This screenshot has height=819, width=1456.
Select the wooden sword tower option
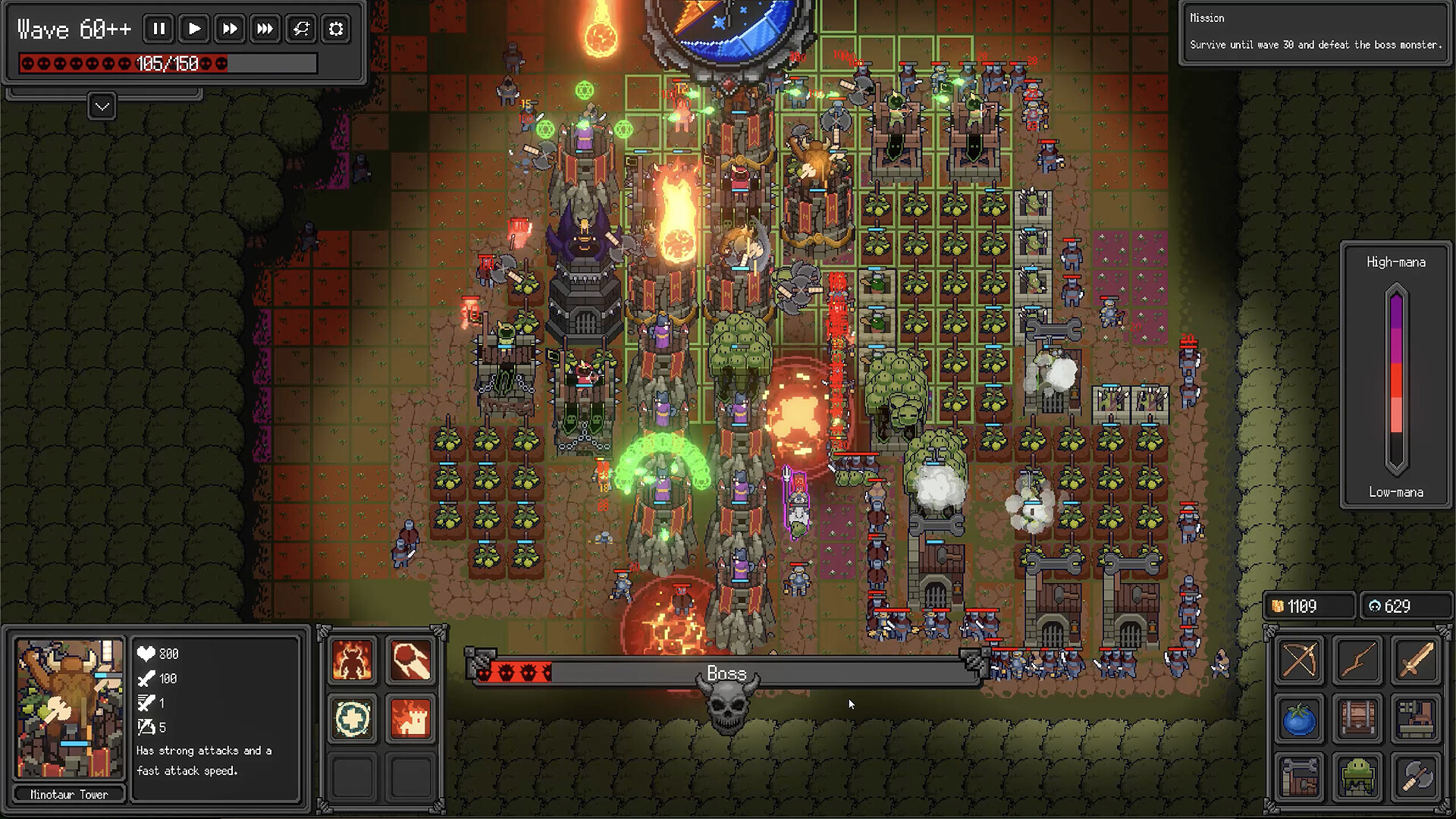pyautogui.click(x=1416, y=660)
